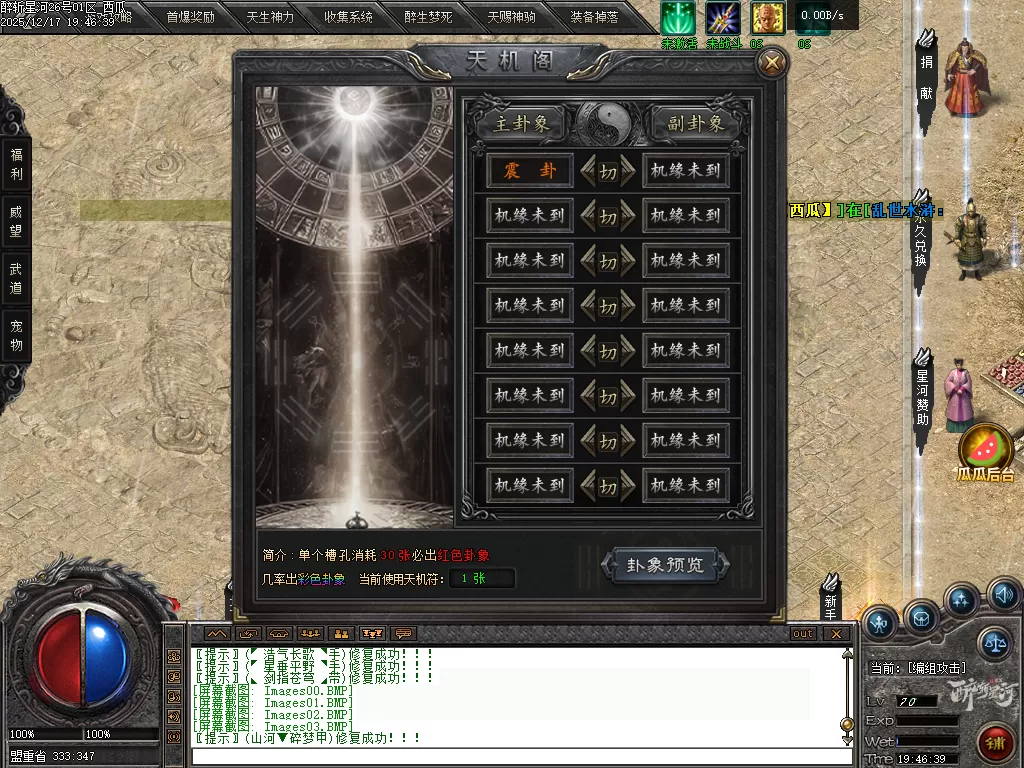1024x768 pixels.
Task: Open the 卦象预览 preview
Action: [665, 565]
